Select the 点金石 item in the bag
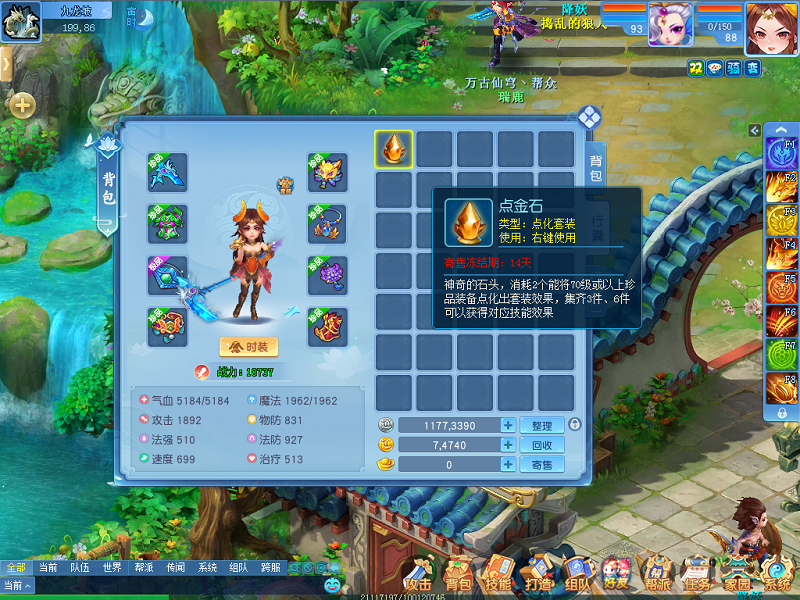Screen dimensions: 800x600 [x=395, y=149]
